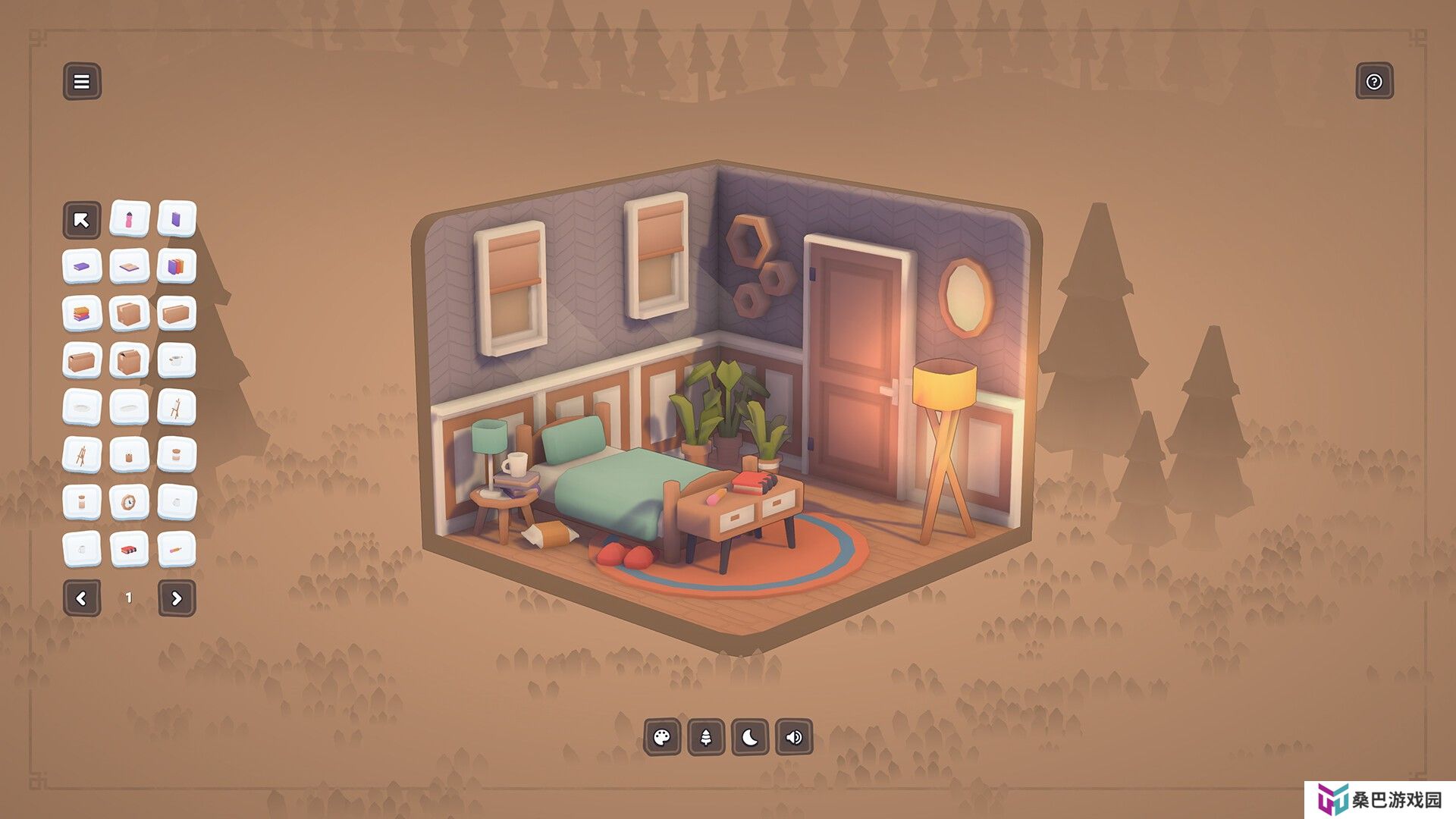
Task: Select the upright purple book item
Action: point(177,220)
